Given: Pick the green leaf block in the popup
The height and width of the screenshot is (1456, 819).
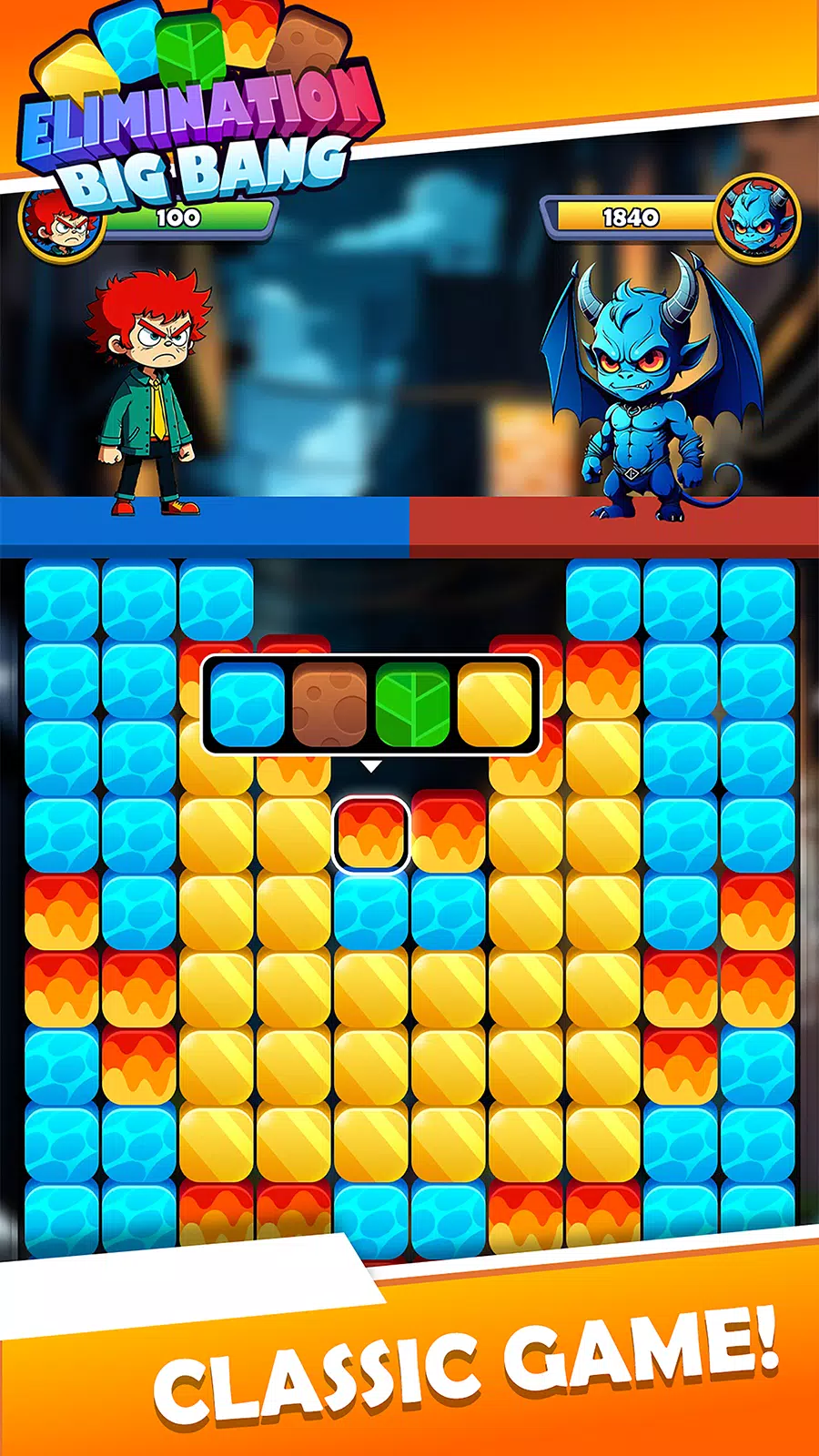Looking at the screenshot, I should (x=412, y=705).
